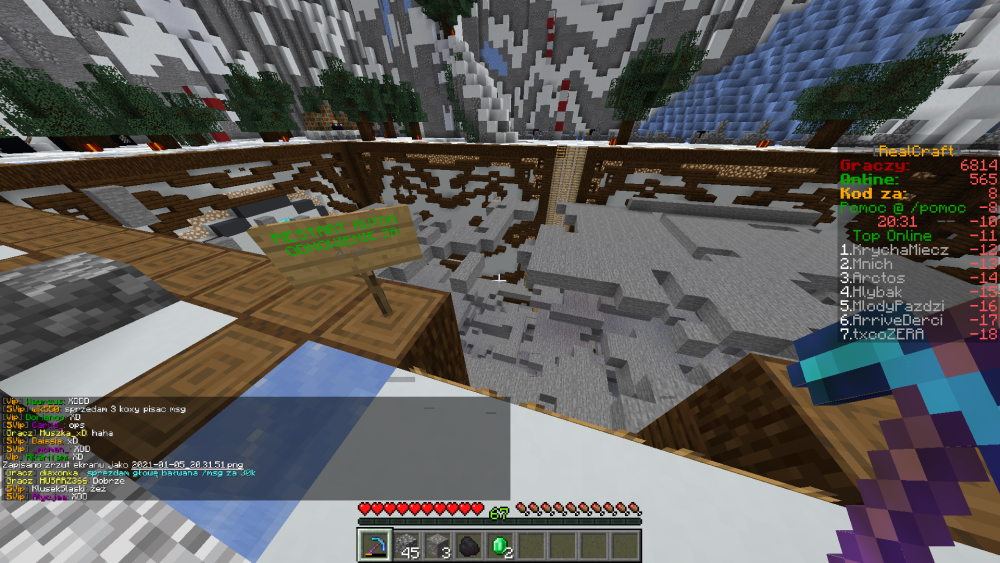Pick the coal hotbar slot
This screenshot has width=1000, height=563.
(x=468, y=546)
